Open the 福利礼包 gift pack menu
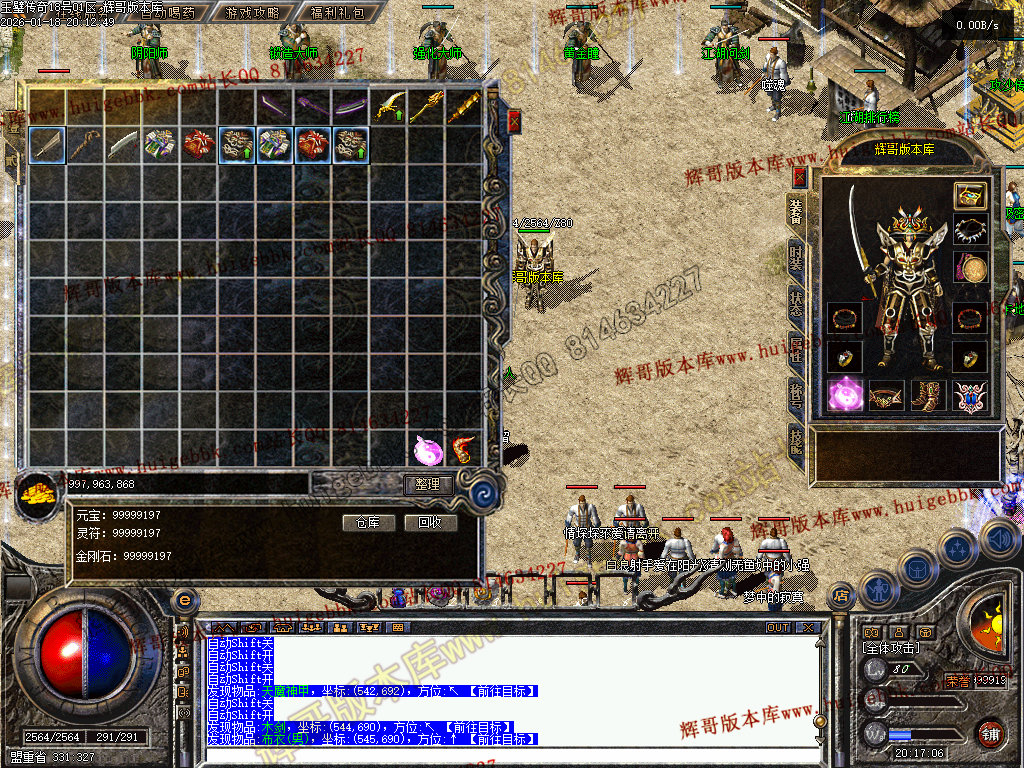Screen dimensions: 1024x768 337,13
